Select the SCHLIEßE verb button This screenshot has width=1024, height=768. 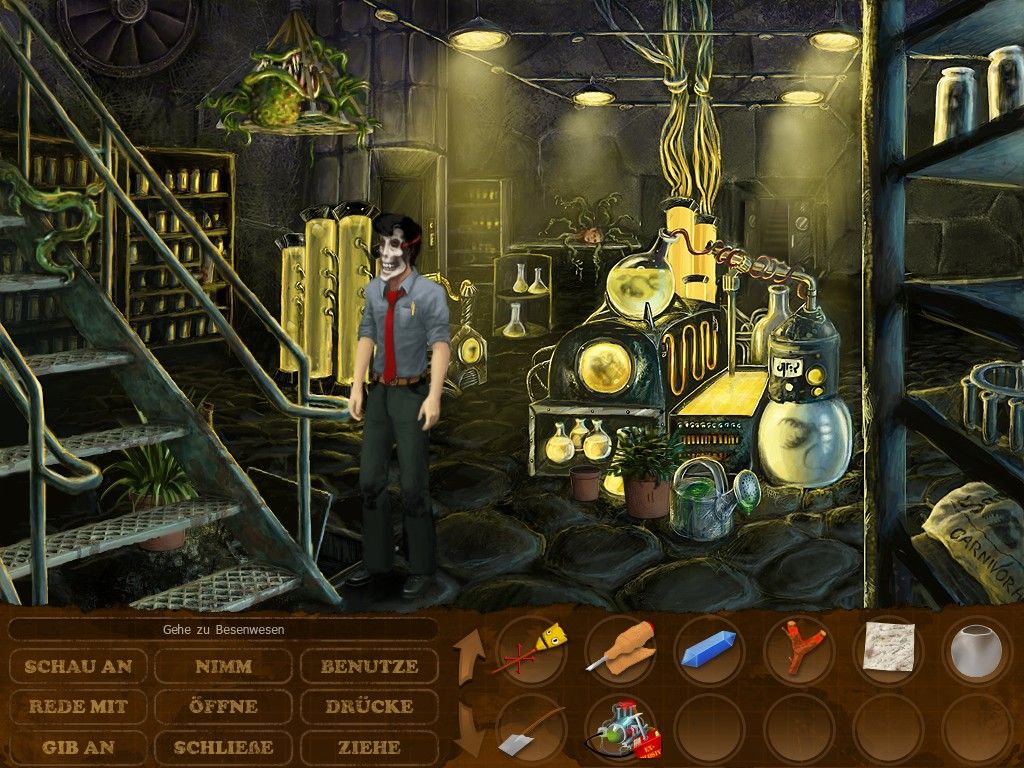[223, 746]
